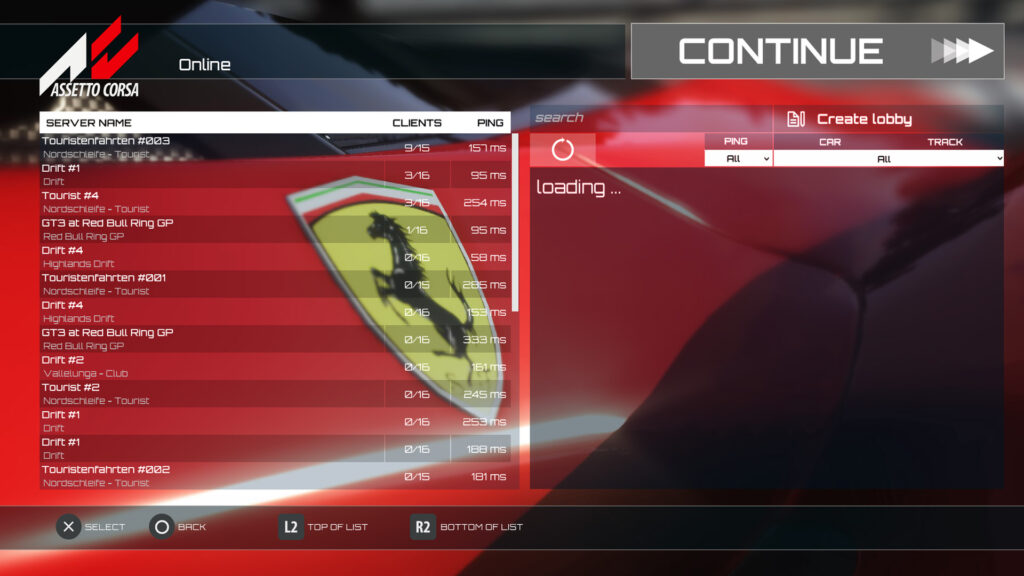Pick the Drift #2 Vallelunga server
This screenshot has height=576, width=1024.
(x=212, y=366)
